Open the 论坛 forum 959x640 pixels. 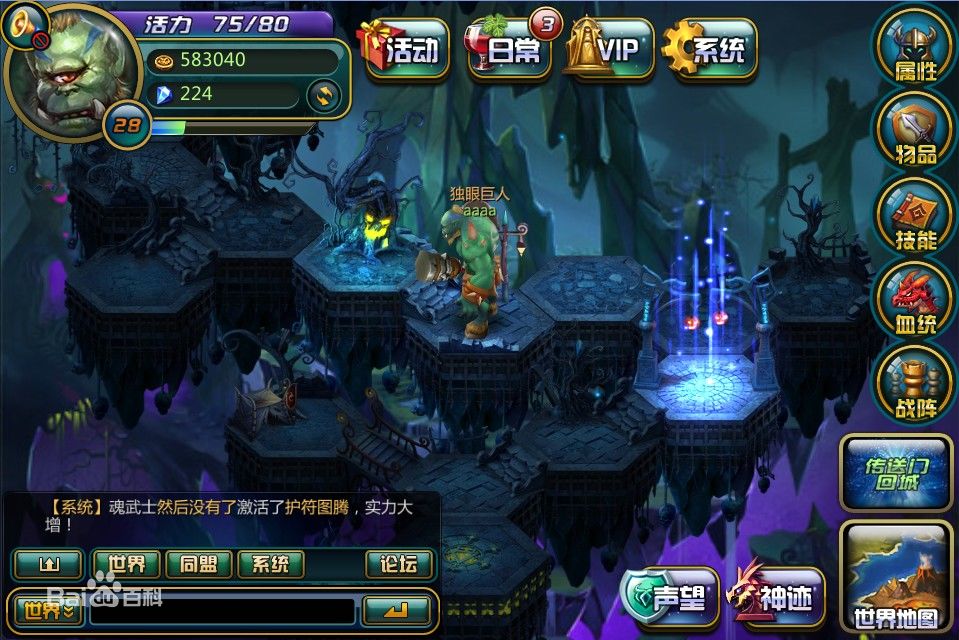tap(399, 564)
